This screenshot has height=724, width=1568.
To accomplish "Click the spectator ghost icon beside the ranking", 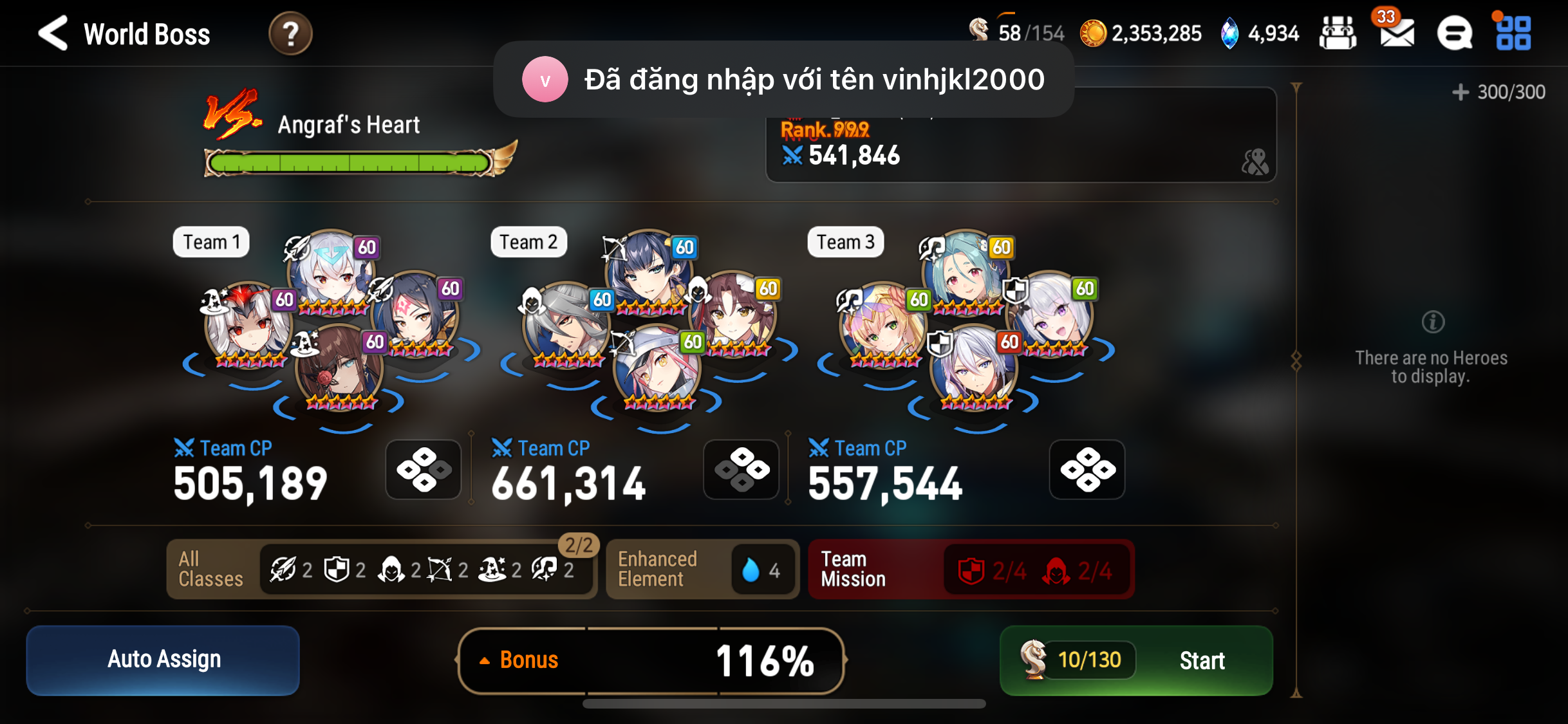I will pyautogui.click(x=1255, y=162).
